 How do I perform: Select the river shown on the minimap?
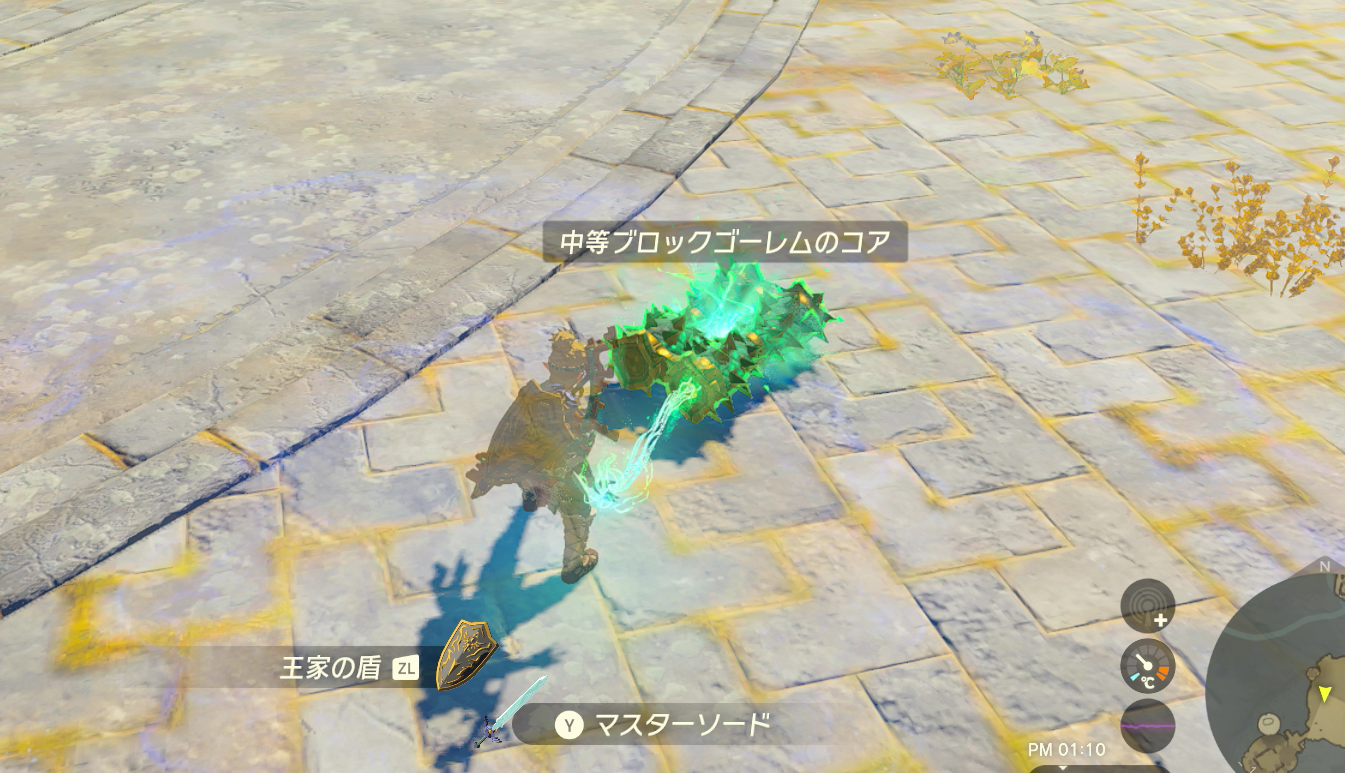pos(1293,629)
